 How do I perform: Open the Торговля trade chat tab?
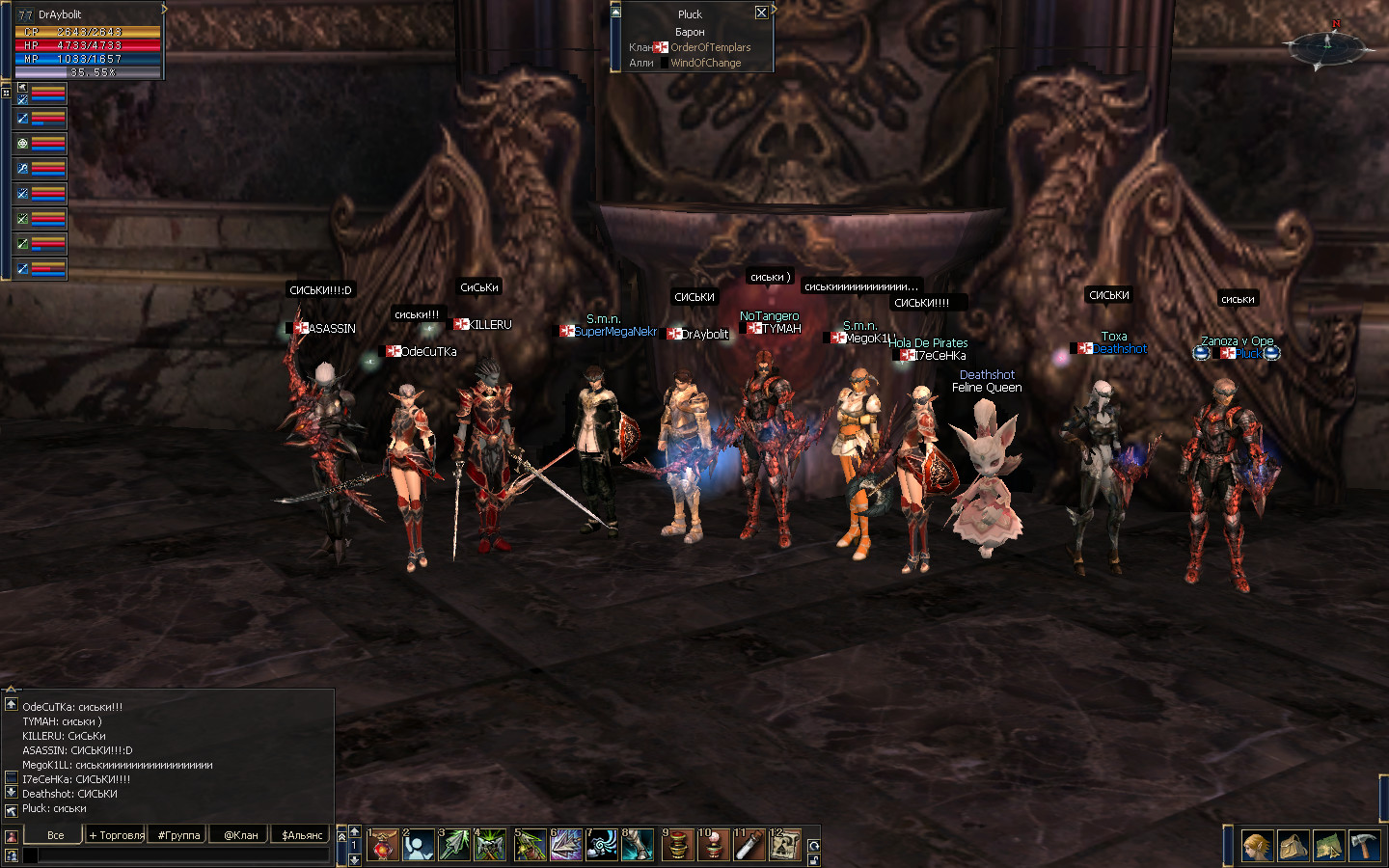117,835
